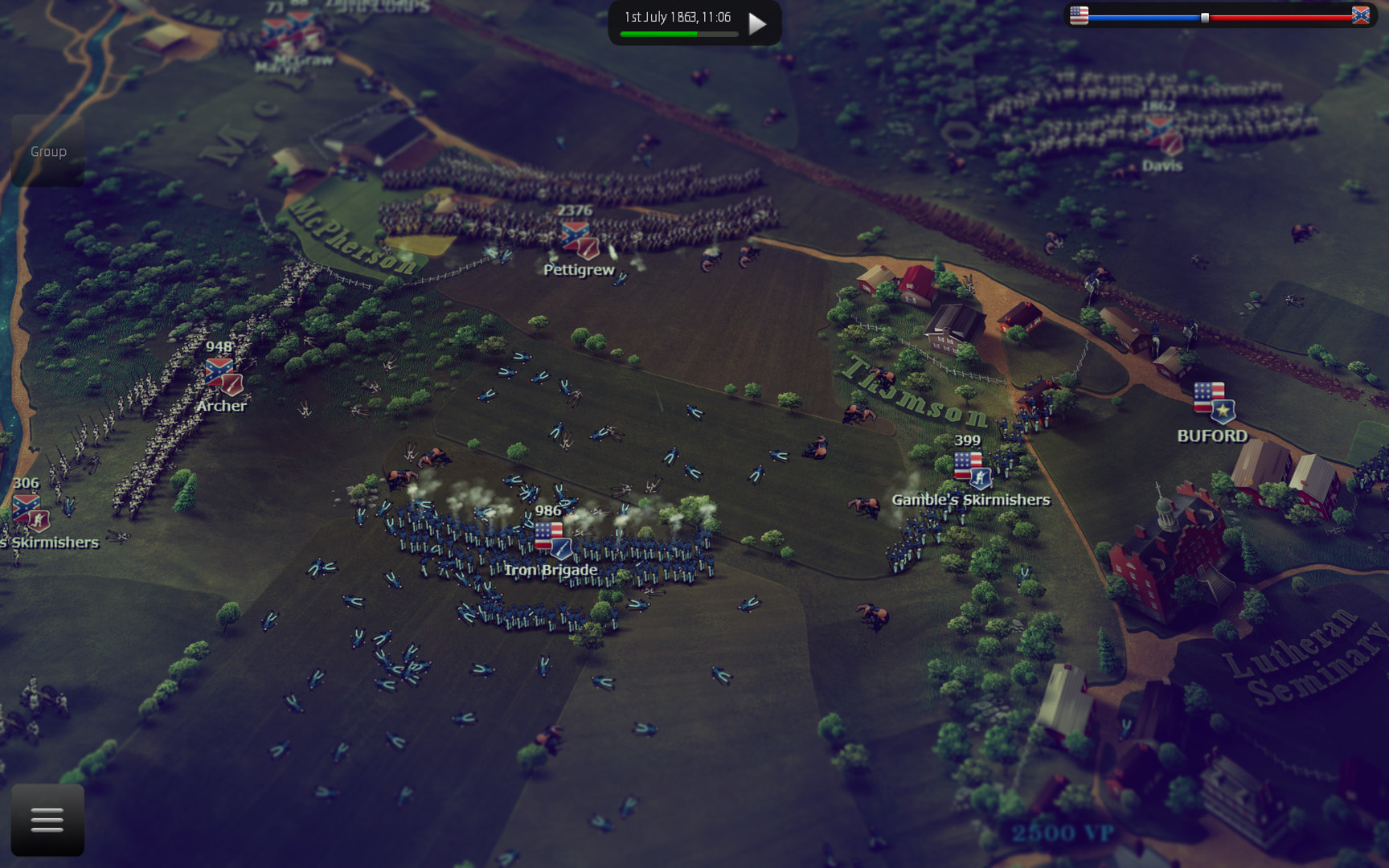Click the 2376 strength counter above Pettigrew
This screenshot has height=868, width=1389.
pyautogui.click(x=574, y=210)
